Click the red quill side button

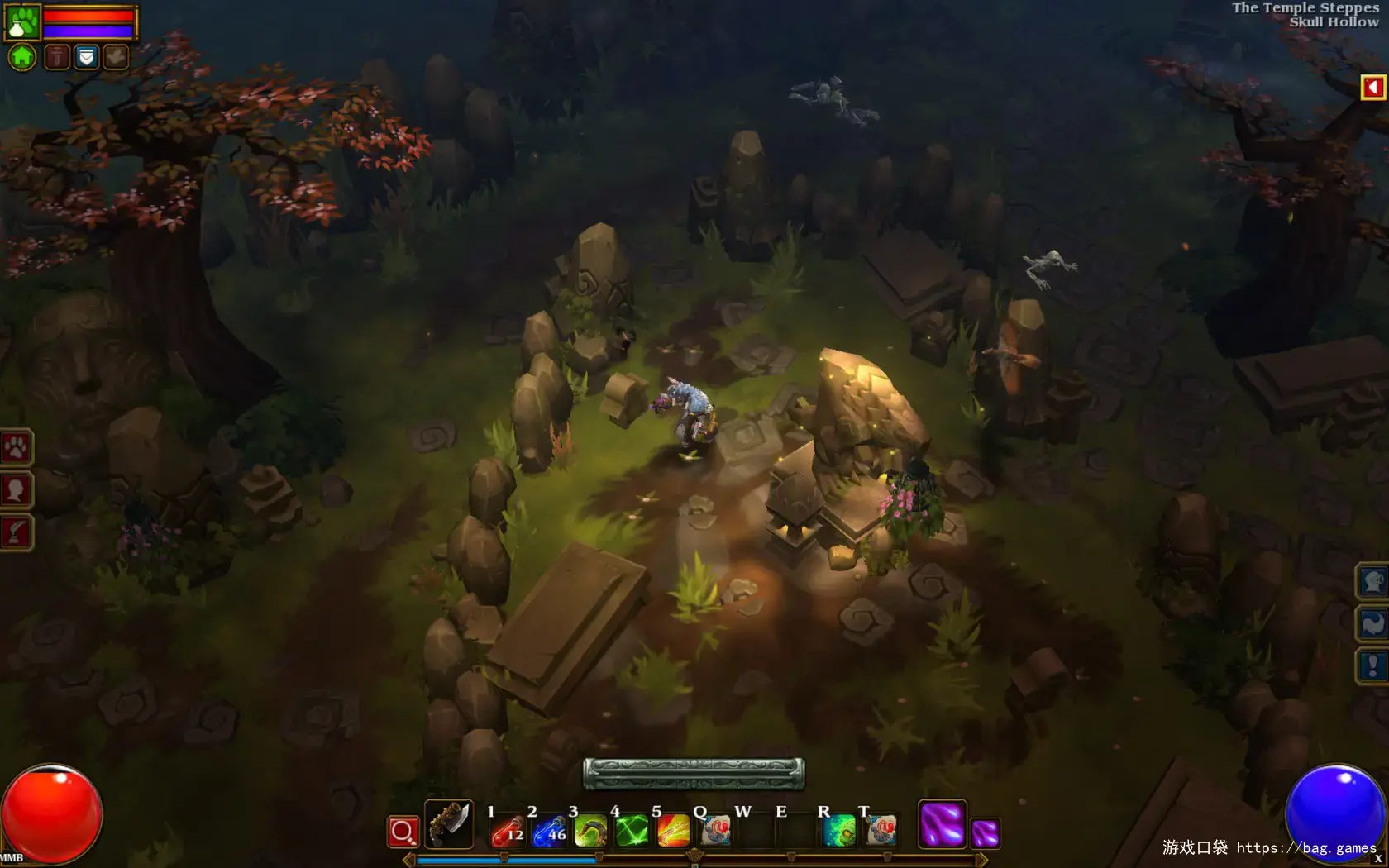coord(16,532)
